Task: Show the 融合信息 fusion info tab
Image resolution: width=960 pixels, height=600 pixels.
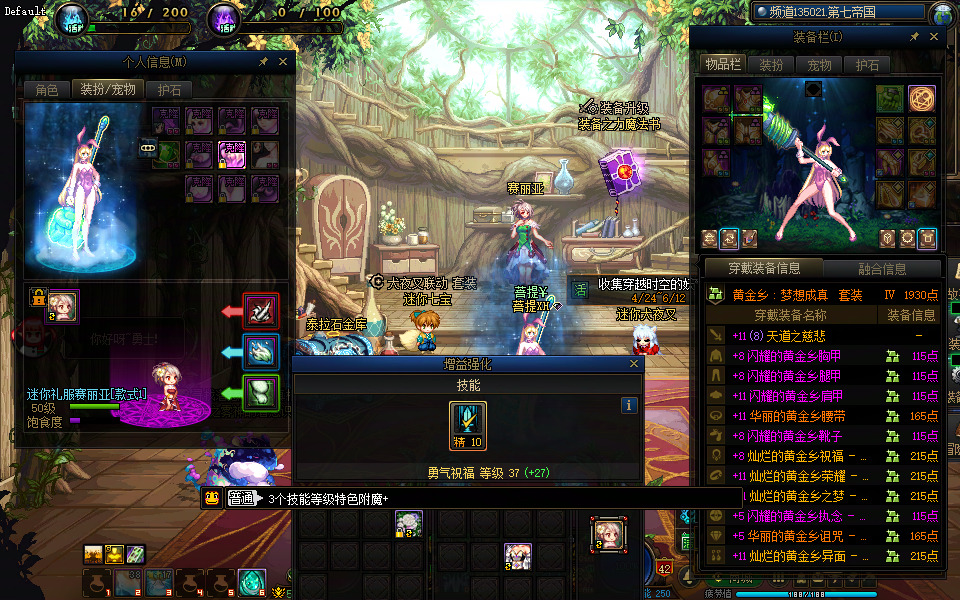Action: (x=882, y=268)
